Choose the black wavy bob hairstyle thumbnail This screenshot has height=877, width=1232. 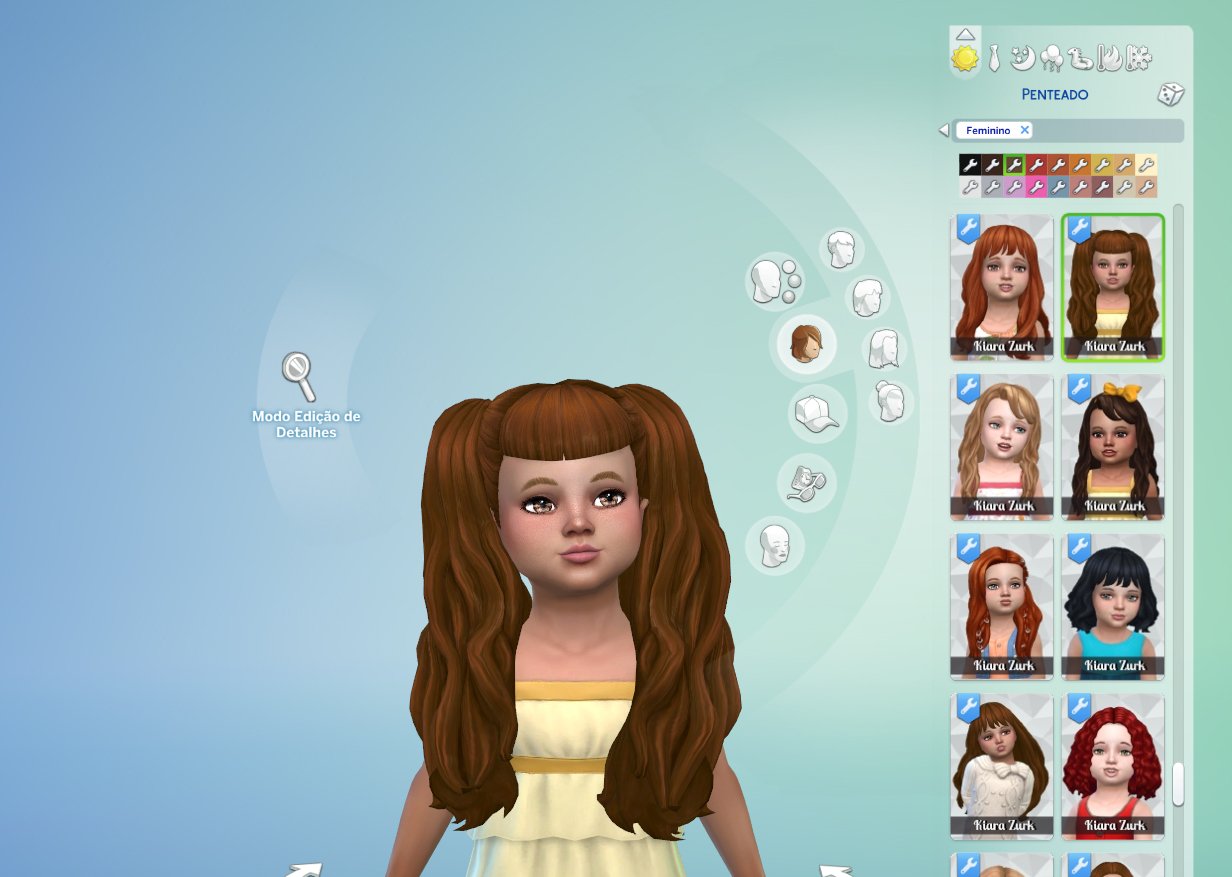tap(1112, 606)
